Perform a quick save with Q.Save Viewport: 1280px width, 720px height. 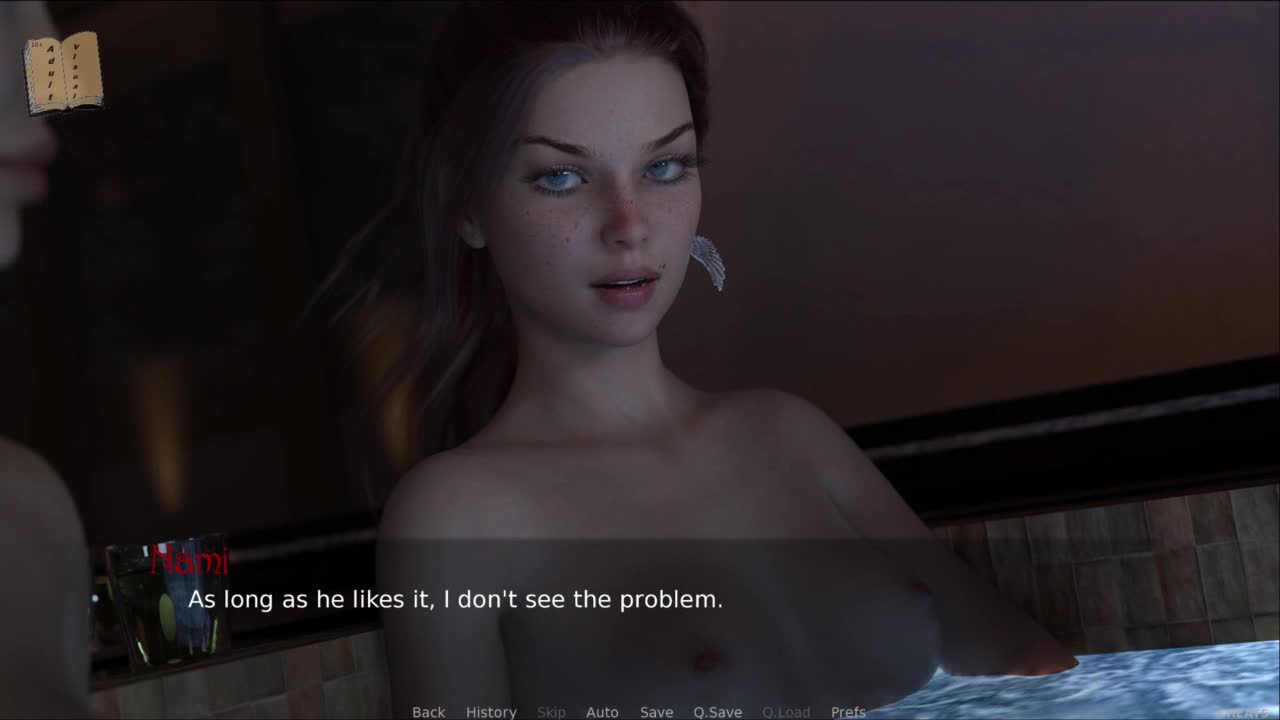(717, 712)
